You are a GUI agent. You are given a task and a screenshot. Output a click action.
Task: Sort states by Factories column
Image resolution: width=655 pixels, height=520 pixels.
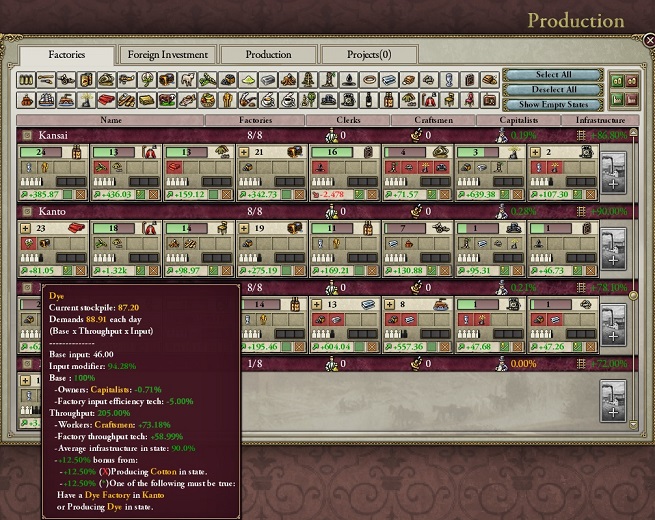tap(254, 120)
